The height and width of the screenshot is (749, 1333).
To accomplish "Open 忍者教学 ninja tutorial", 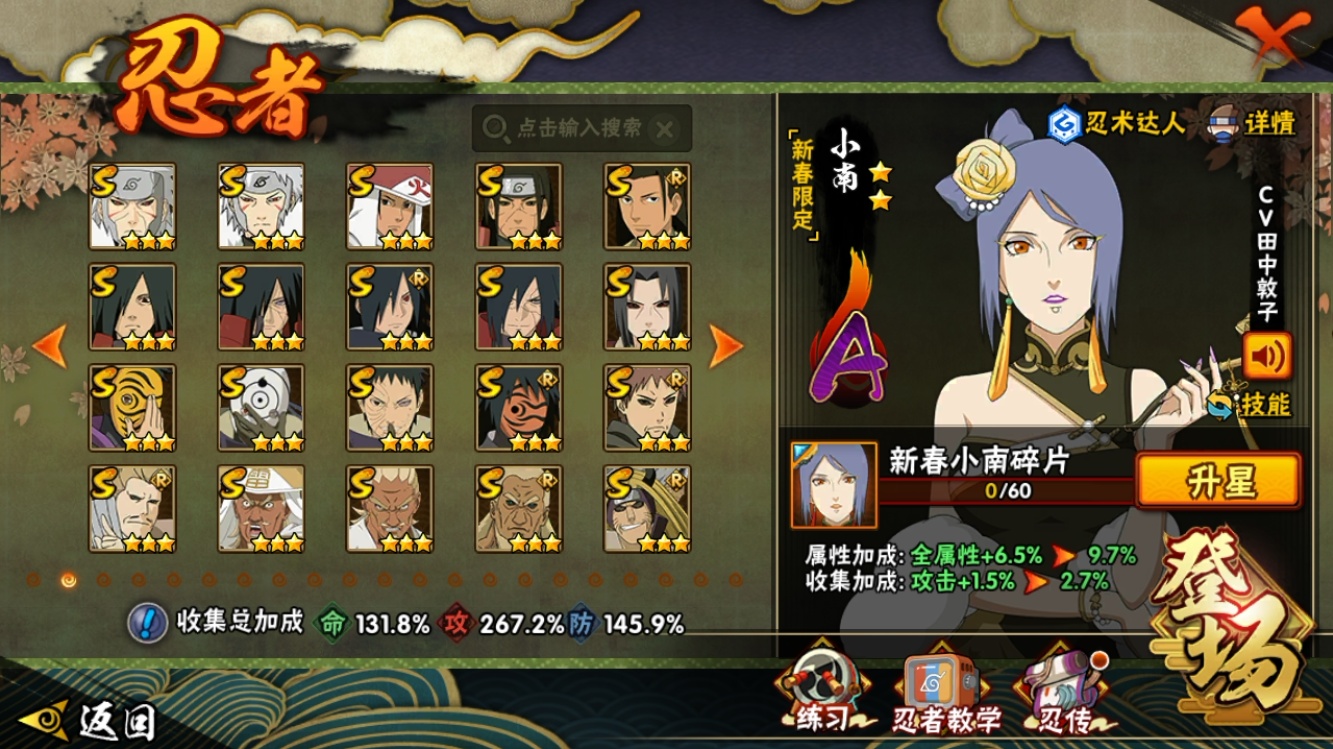I will tap(945, 694).
